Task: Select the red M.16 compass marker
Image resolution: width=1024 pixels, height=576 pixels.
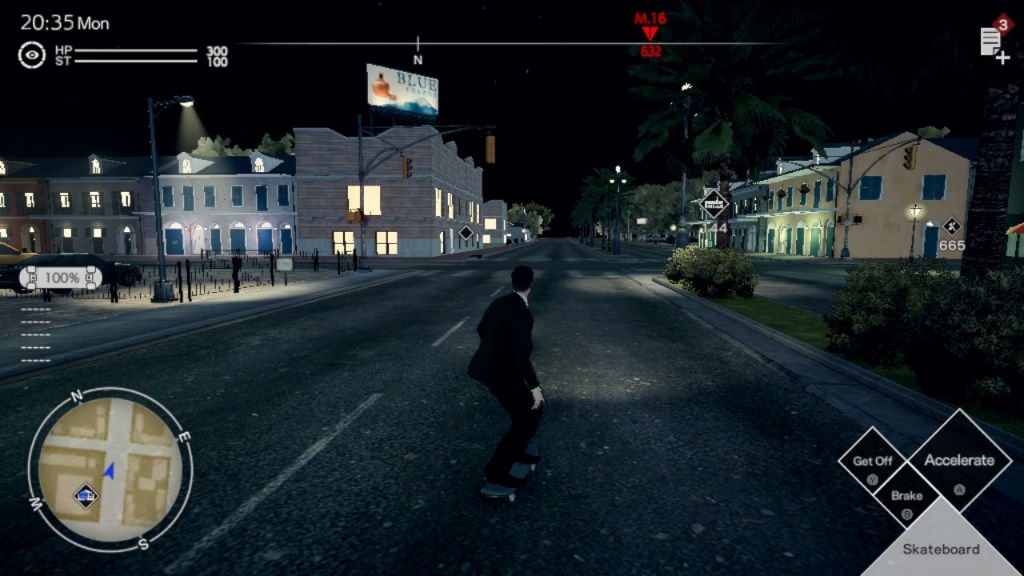Action: [x=650, y=32]
